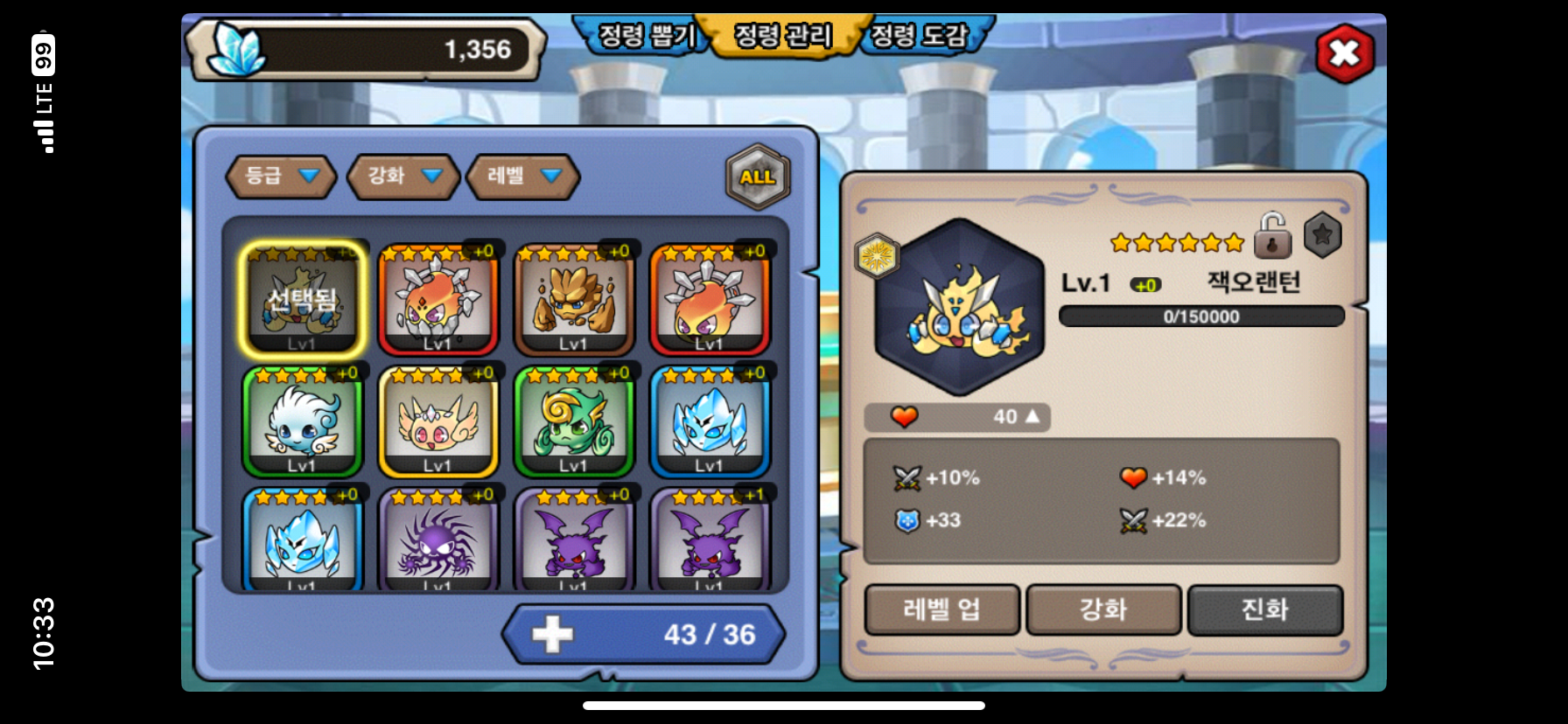Click the 강화 button under the stats
The image size is (1568, 724).
1102,609
